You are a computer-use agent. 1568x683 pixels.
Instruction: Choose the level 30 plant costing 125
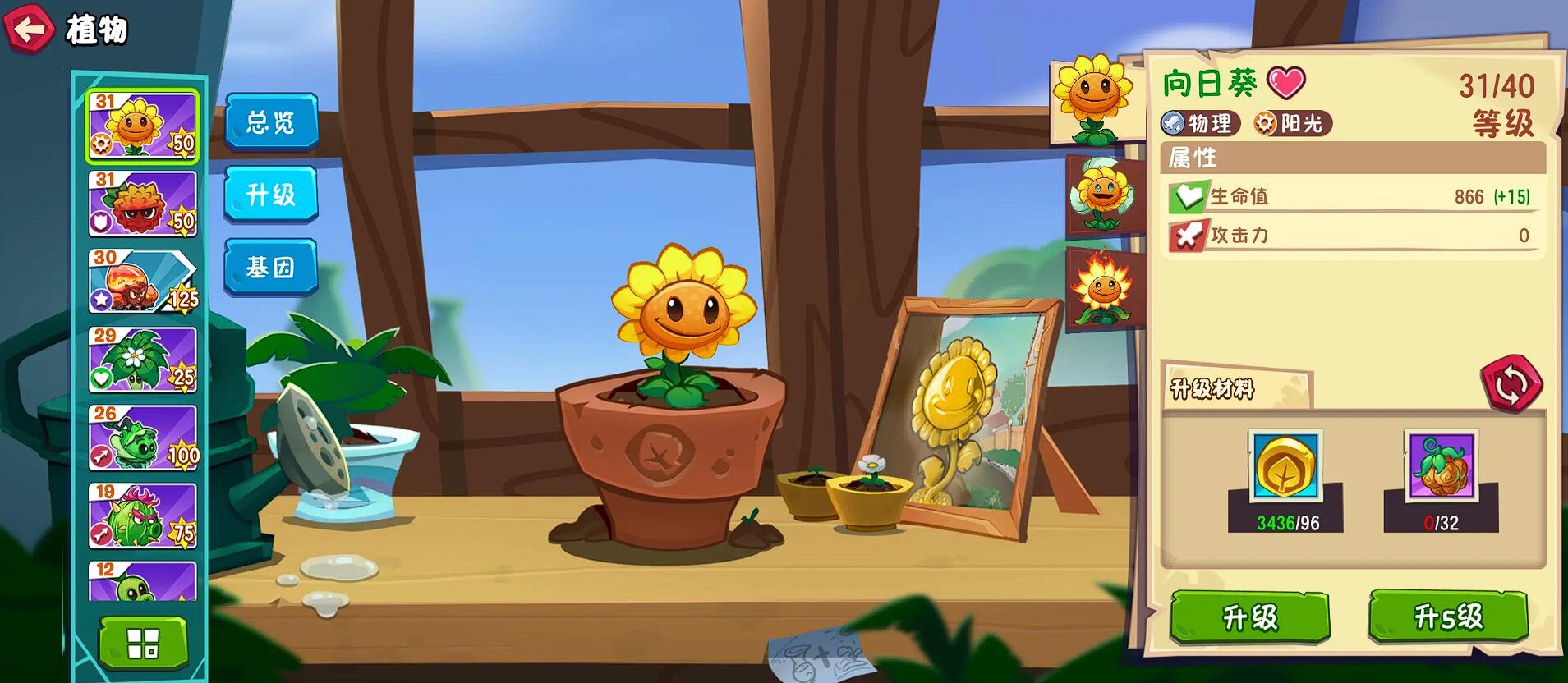pyautogui.click(x=143, y=282)
